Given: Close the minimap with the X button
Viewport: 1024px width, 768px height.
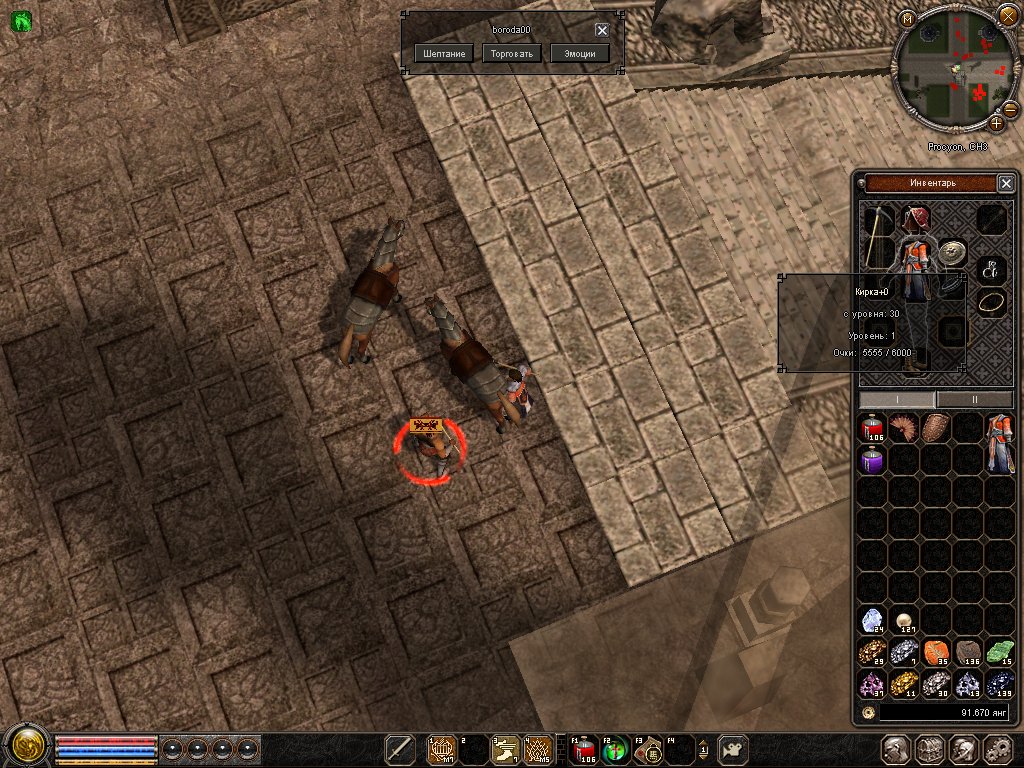Looking at the screenshot, I should (x=1007, y=15).
